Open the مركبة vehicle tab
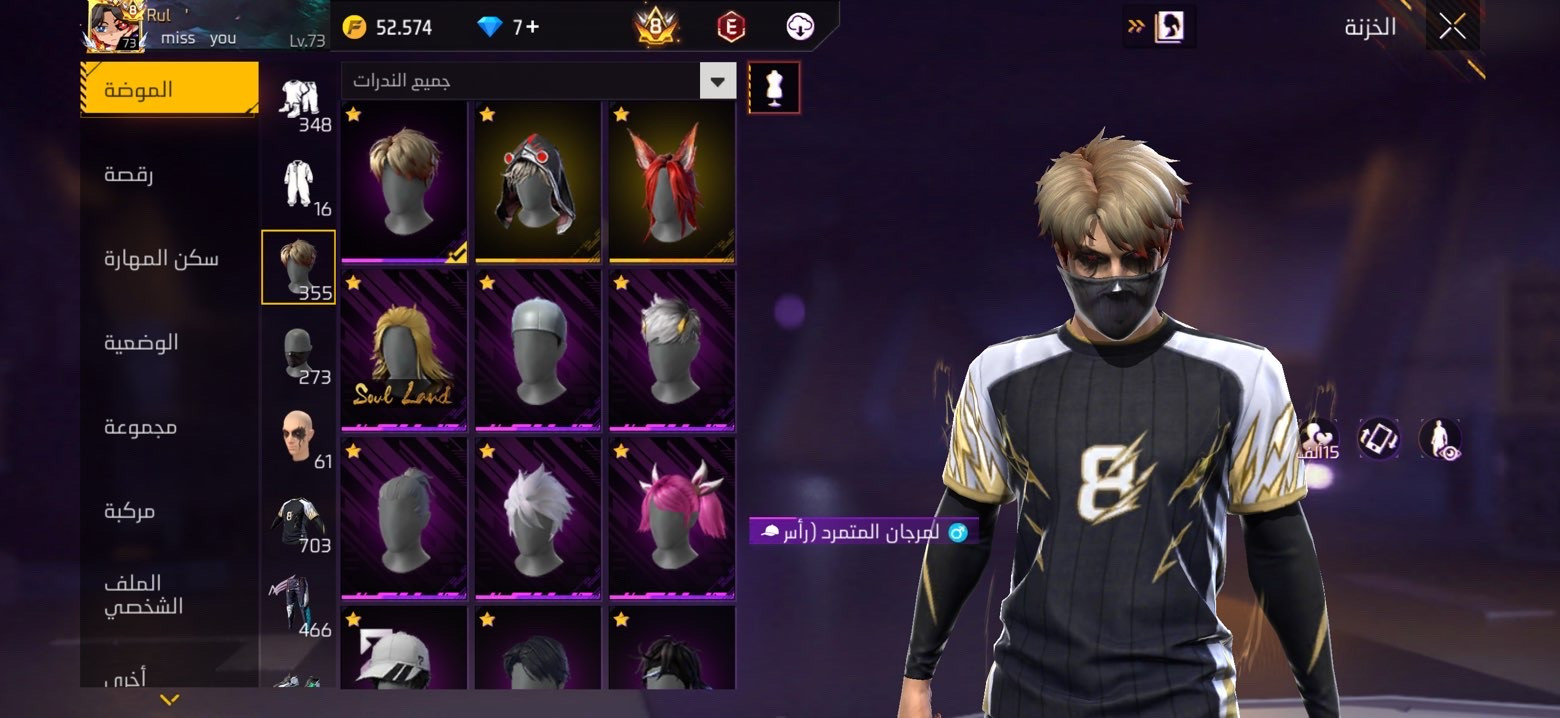Screen dimensions: 1560x718 tap(129, 511)
